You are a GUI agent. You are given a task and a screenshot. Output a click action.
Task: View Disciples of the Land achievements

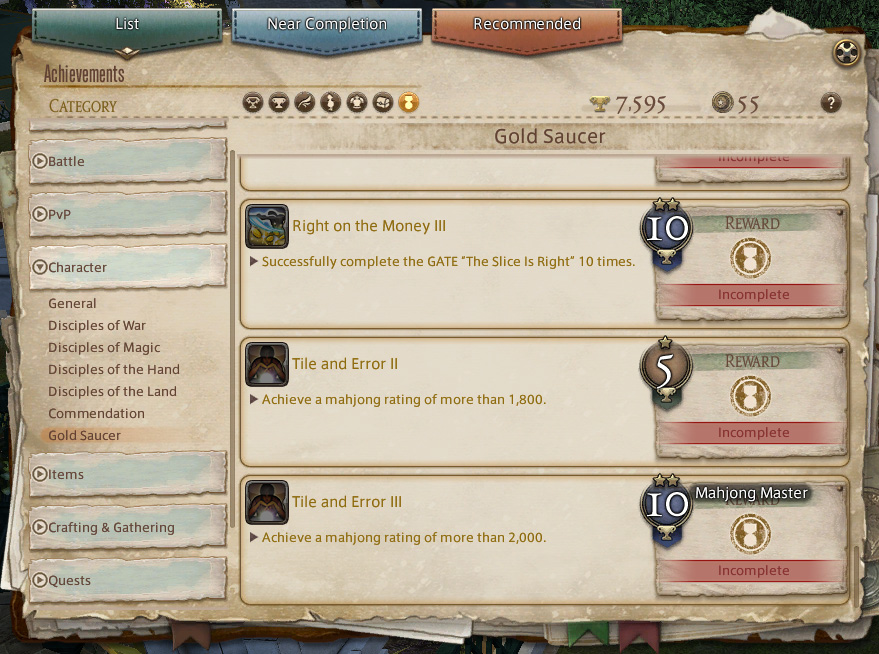[112, 391]
